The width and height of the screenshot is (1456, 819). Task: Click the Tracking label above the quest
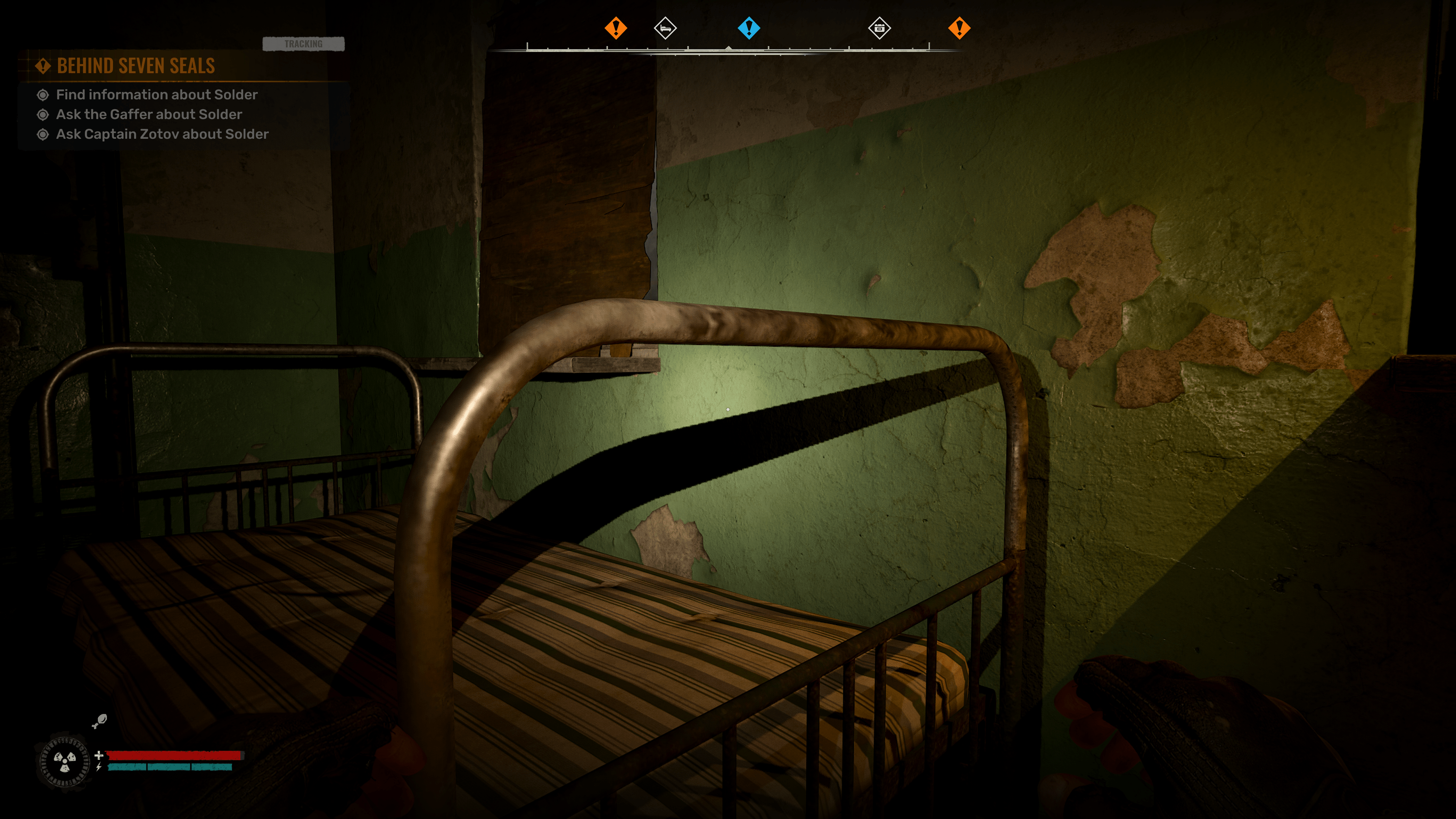(303, 44)
